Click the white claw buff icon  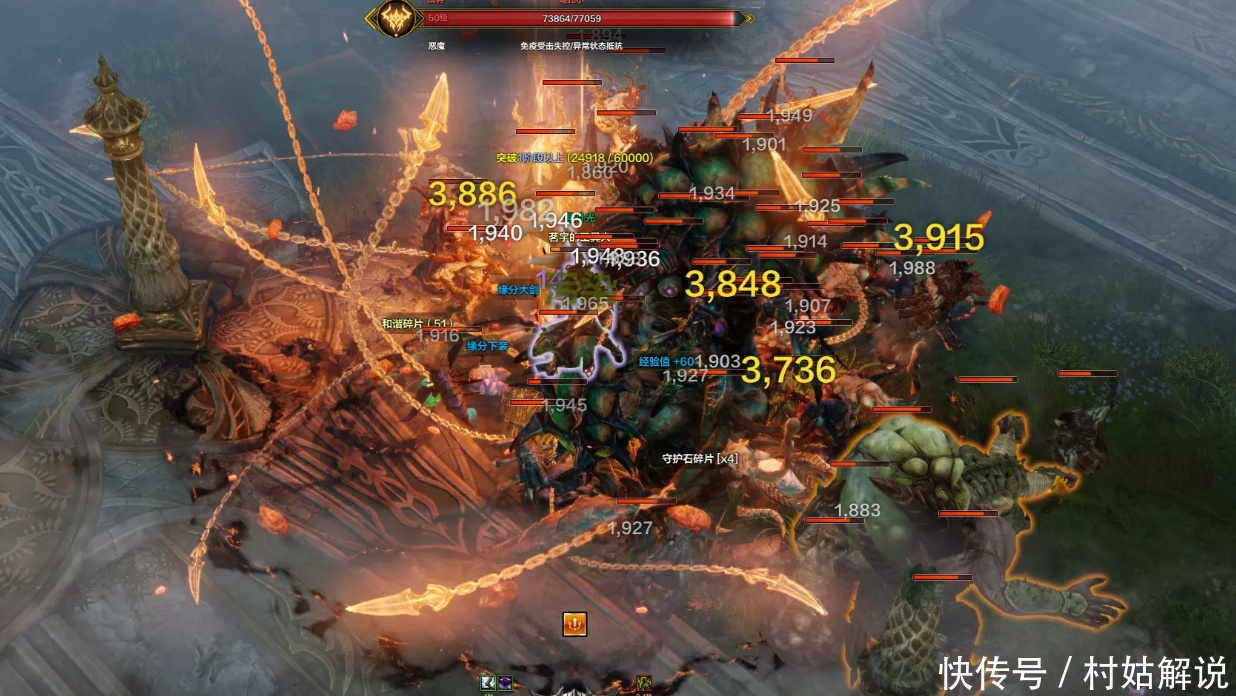tap(488, 683)
